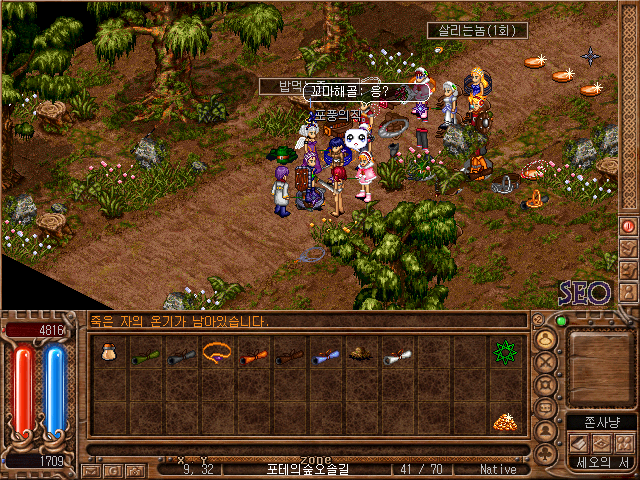Viewport: 640px width, 480px height.
Task: Take a screenshot with camera button
Action: (133, 469)
